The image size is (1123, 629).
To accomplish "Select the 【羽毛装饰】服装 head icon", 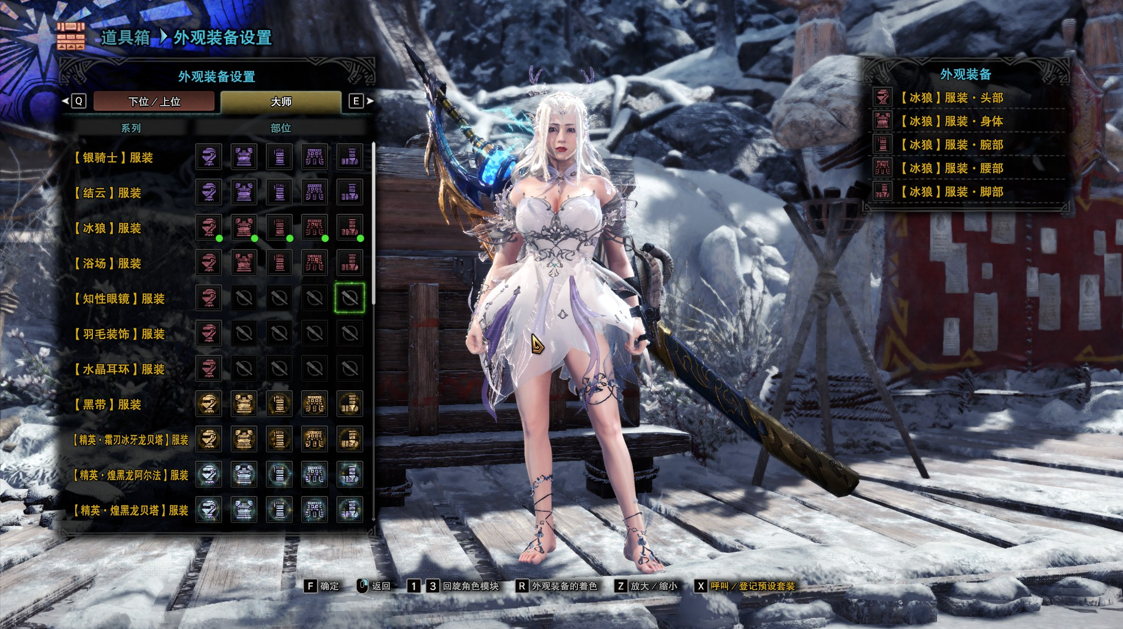I will 209,333.
